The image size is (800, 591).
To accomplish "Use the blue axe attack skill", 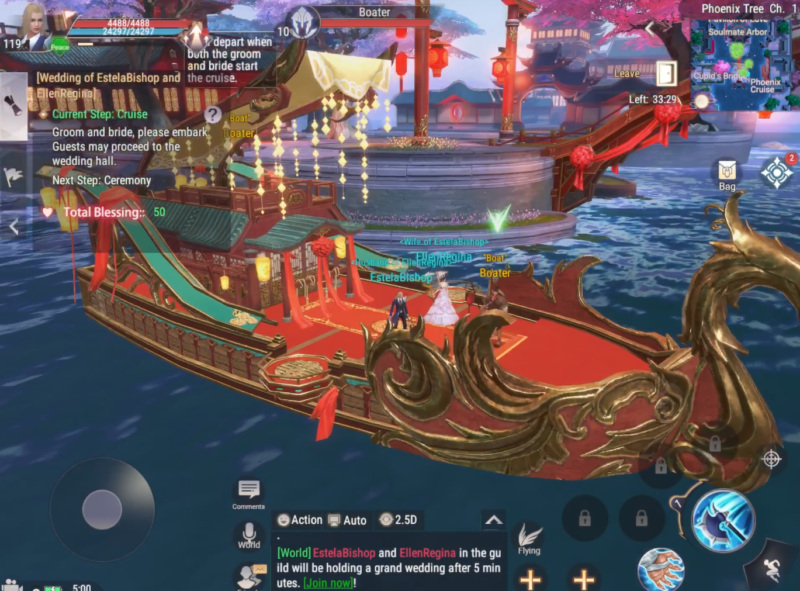I will [x=723, y=520].
